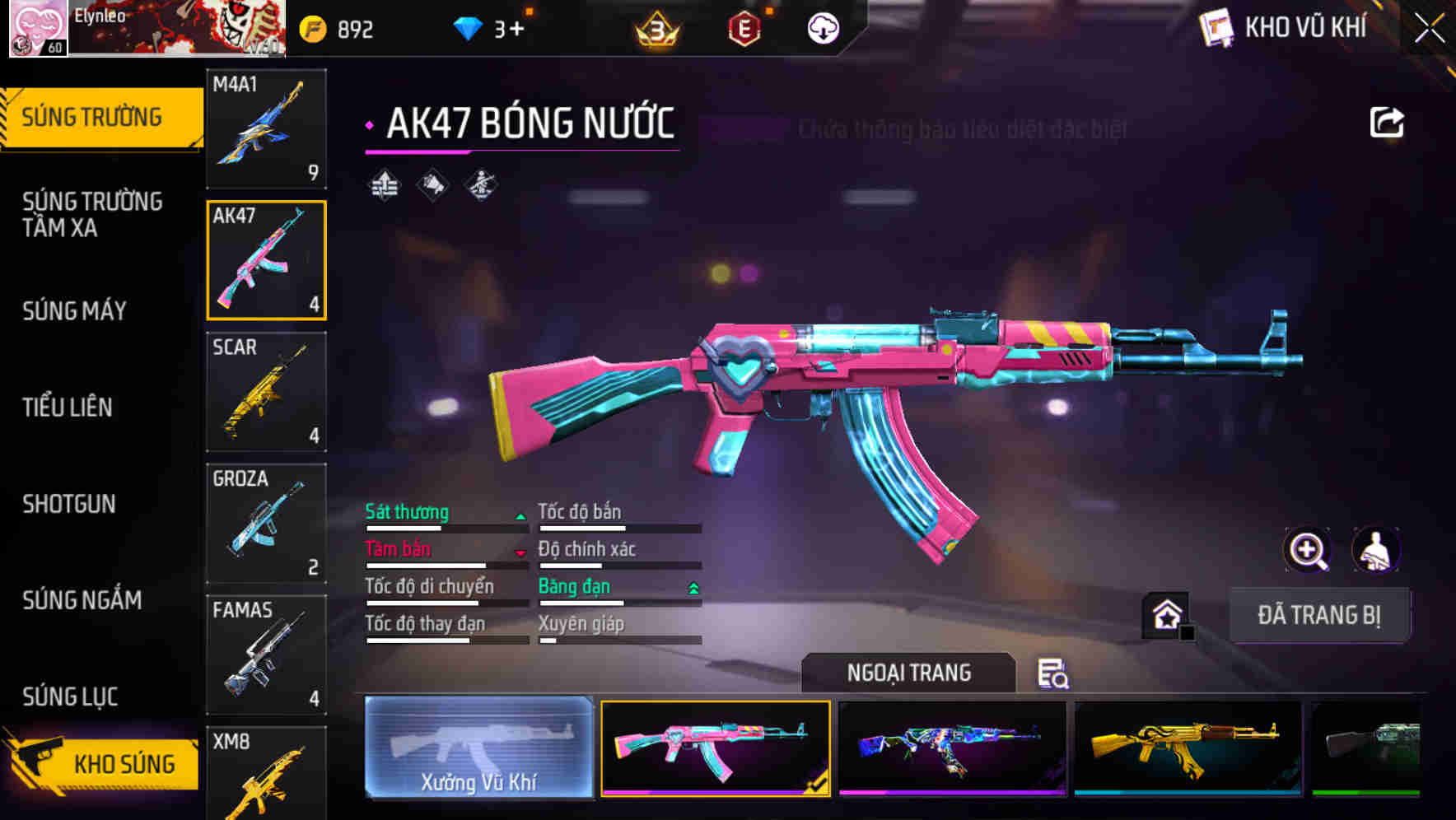This screenshot has height=820, width=1456.
Task: Open the rank badge icon in top bar
Action: (x=659, y=27)
